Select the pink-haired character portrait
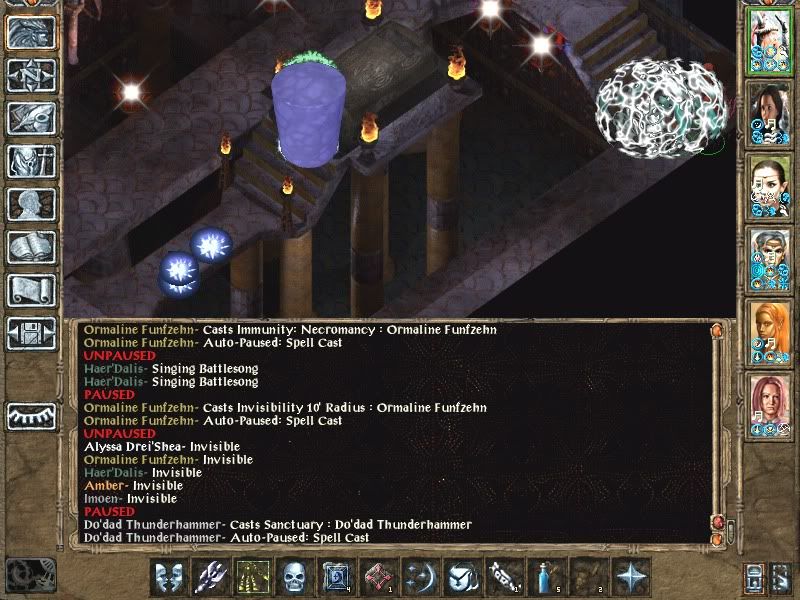The width and height of the screenshot is (800, 600). (x=769, y=407)
